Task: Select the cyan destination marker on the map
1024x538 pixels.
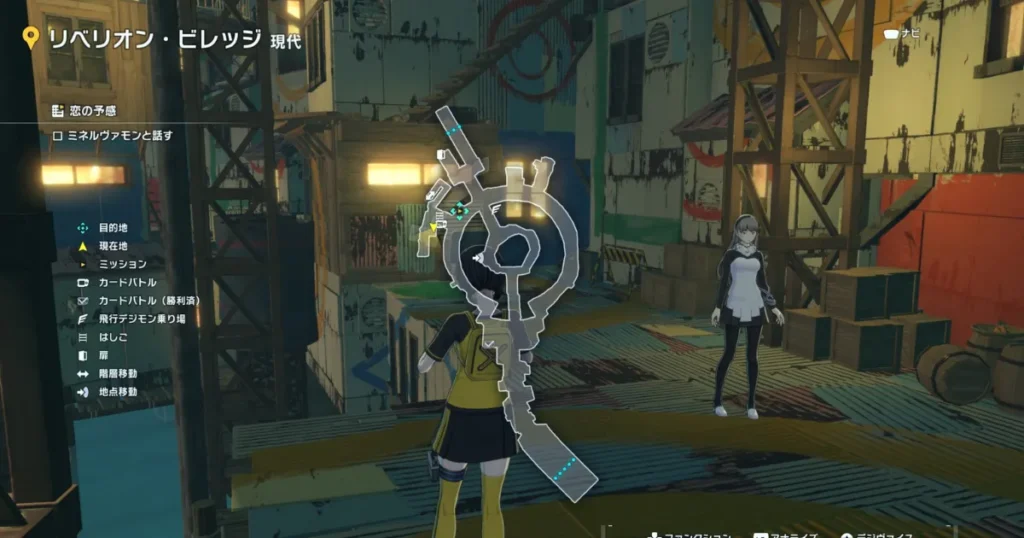Action: [459, 210]
